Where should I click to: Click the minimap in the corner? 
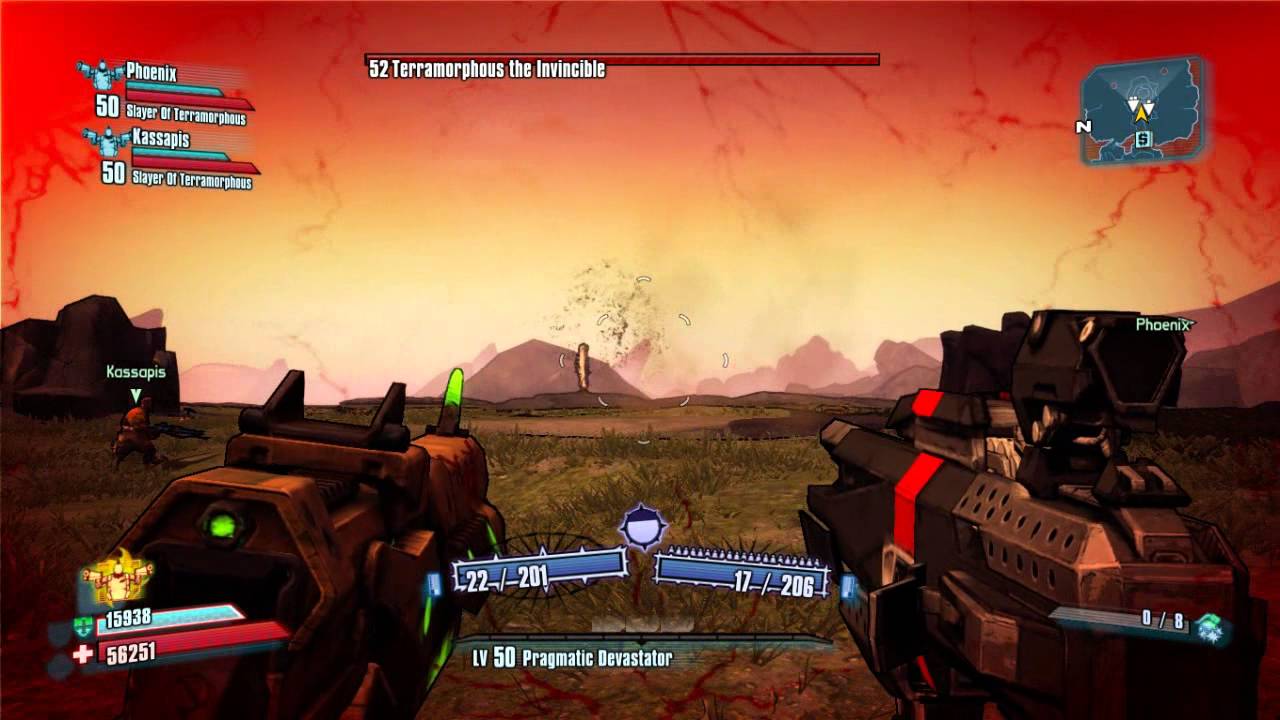[1141, 110]
